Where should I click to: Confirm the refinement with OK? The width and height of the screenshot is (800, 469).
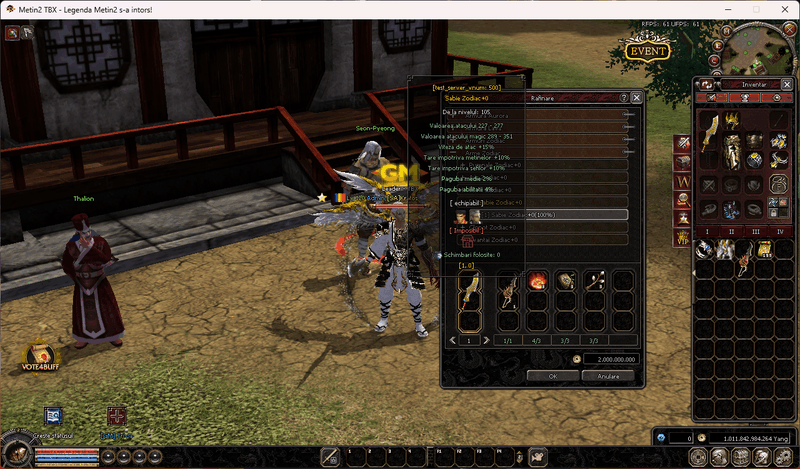point(552,376)
